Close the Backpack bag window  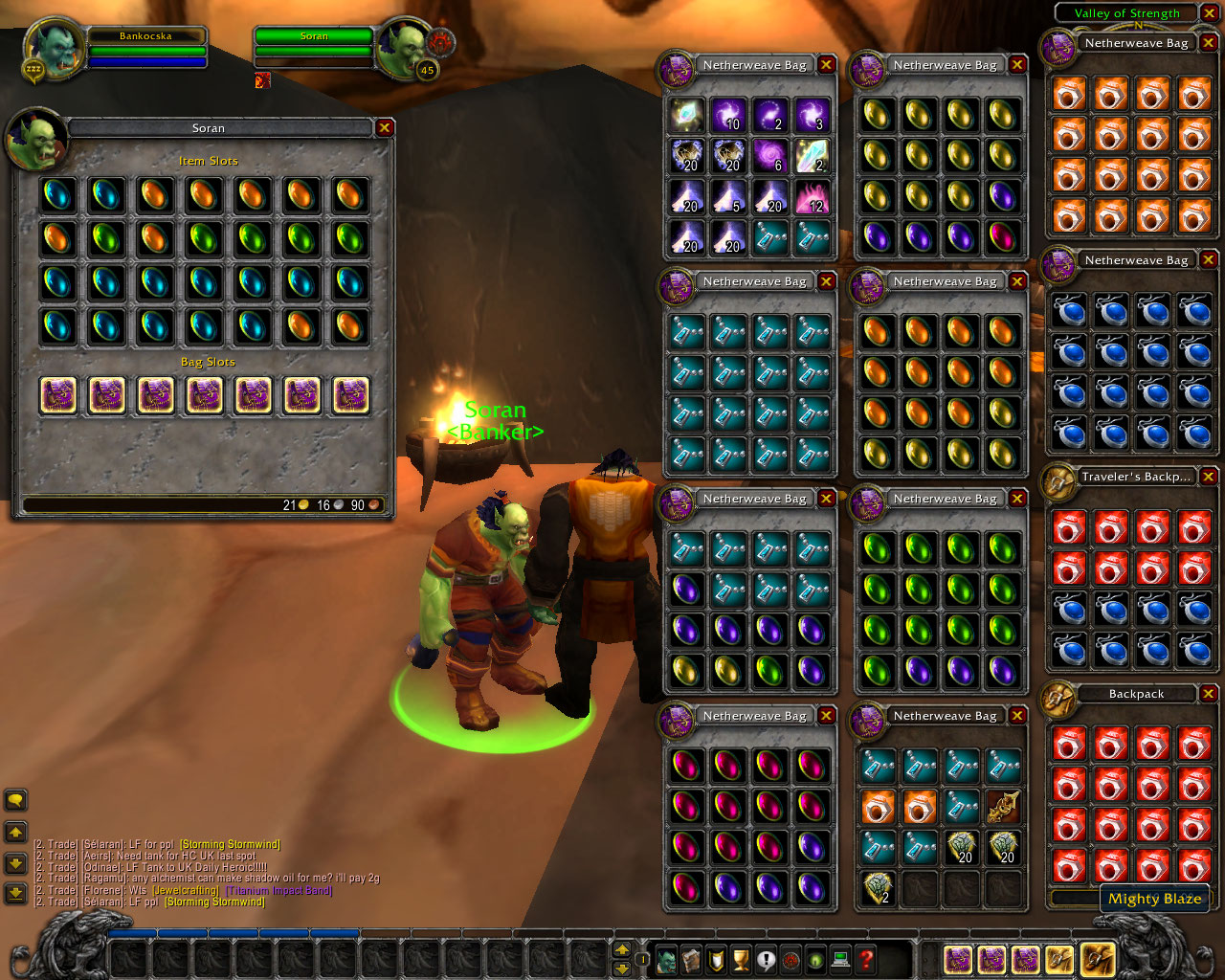[x=1209, y=694]
